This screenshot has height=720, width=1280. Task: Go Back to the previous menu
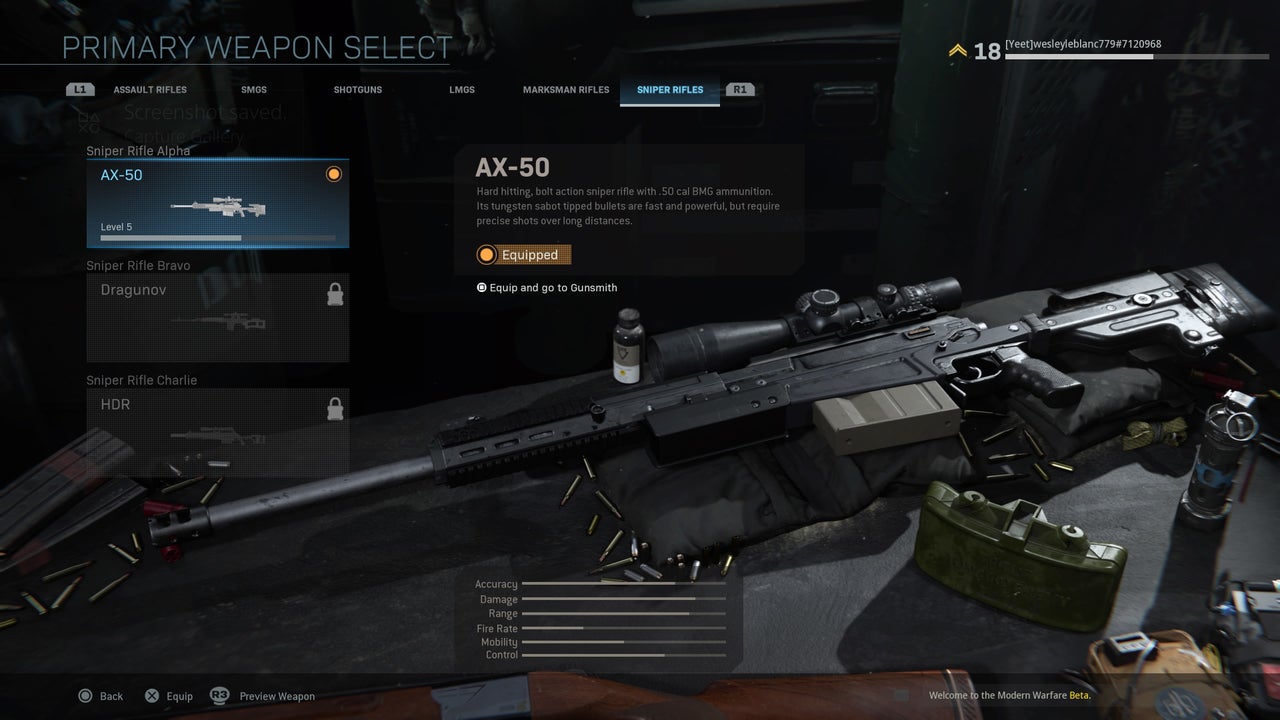pos(101,696)
